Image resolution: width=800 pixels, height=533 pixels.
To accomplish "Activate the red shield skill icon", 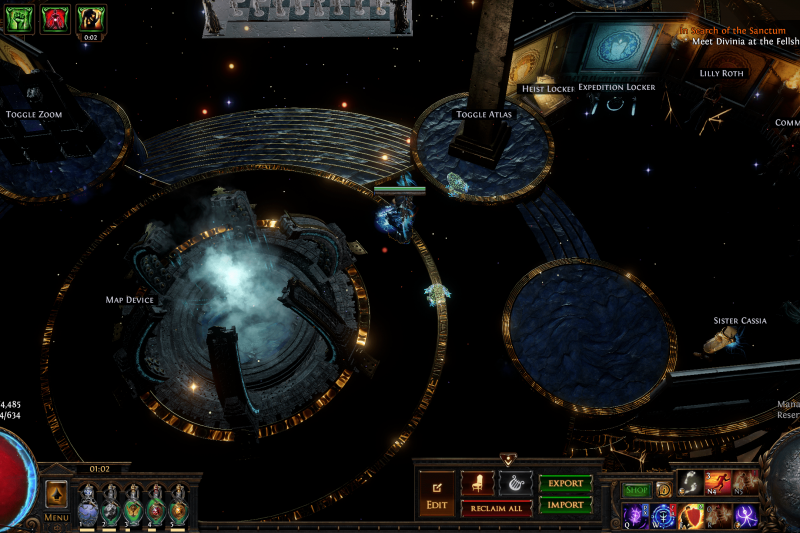I will [x=691, y=516].
